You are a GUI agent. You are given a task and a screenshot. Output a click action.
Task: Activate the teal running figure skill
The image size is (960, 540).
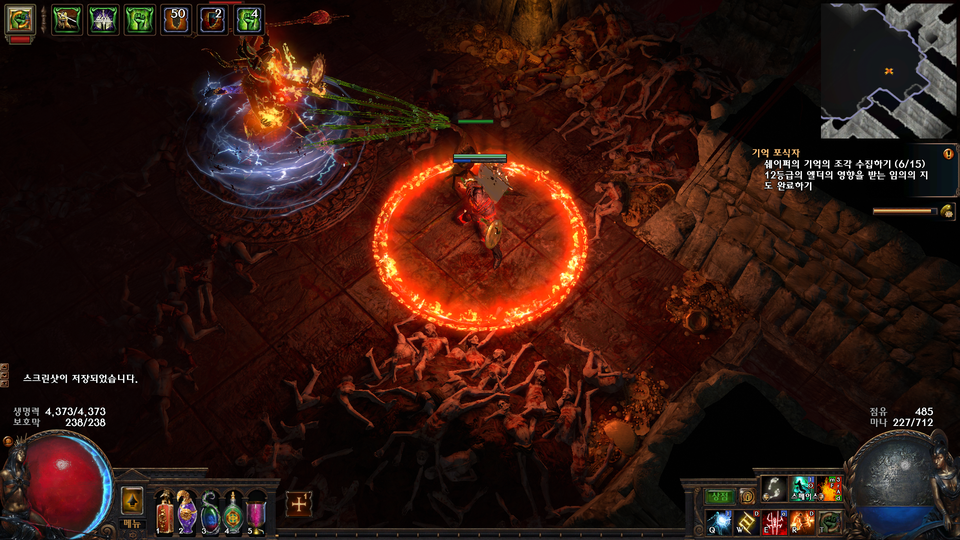click(x=803, y=488)
